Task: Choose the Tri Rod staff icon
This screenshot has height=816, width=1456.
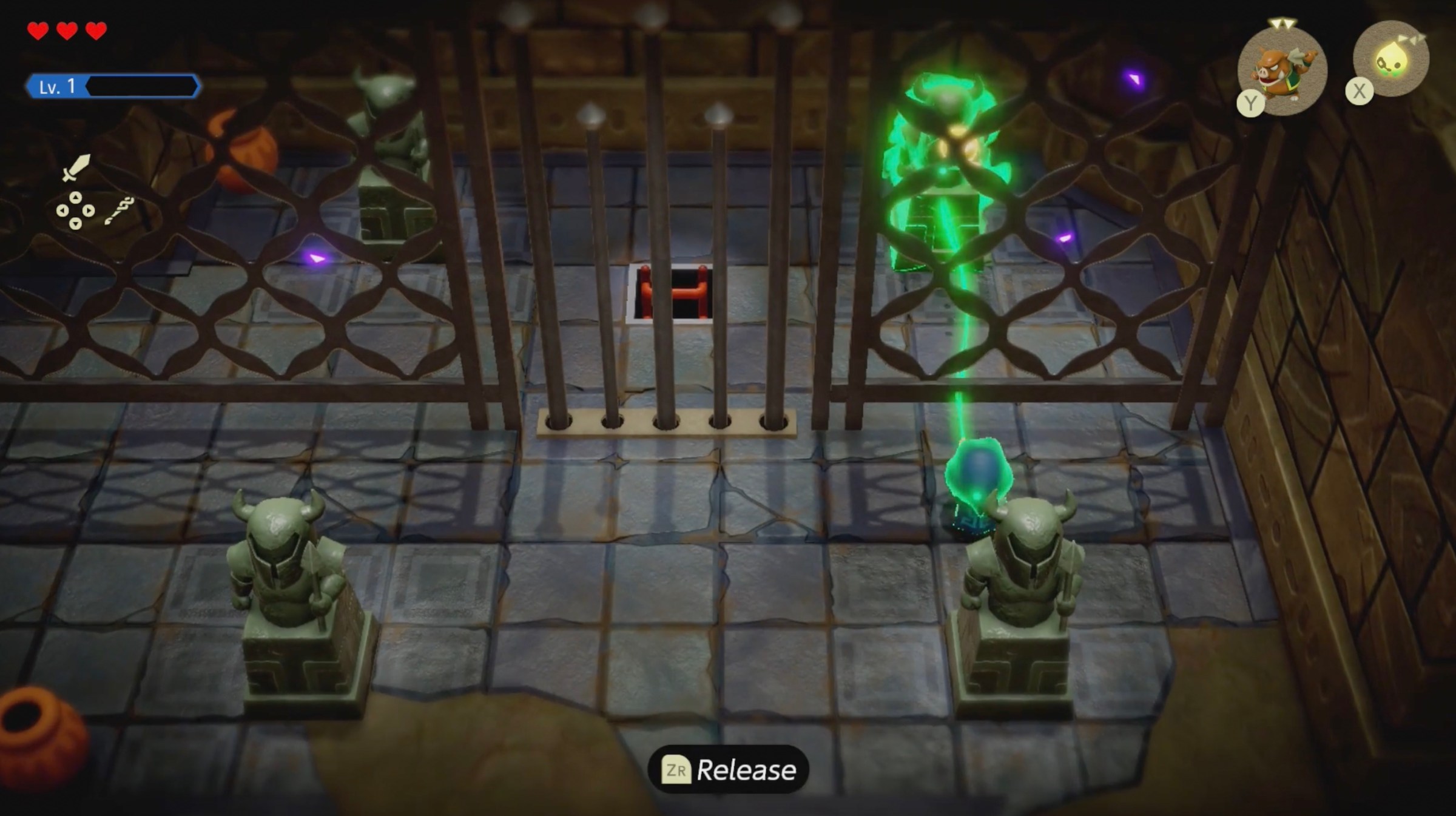Action: click(x=119, y=211)
